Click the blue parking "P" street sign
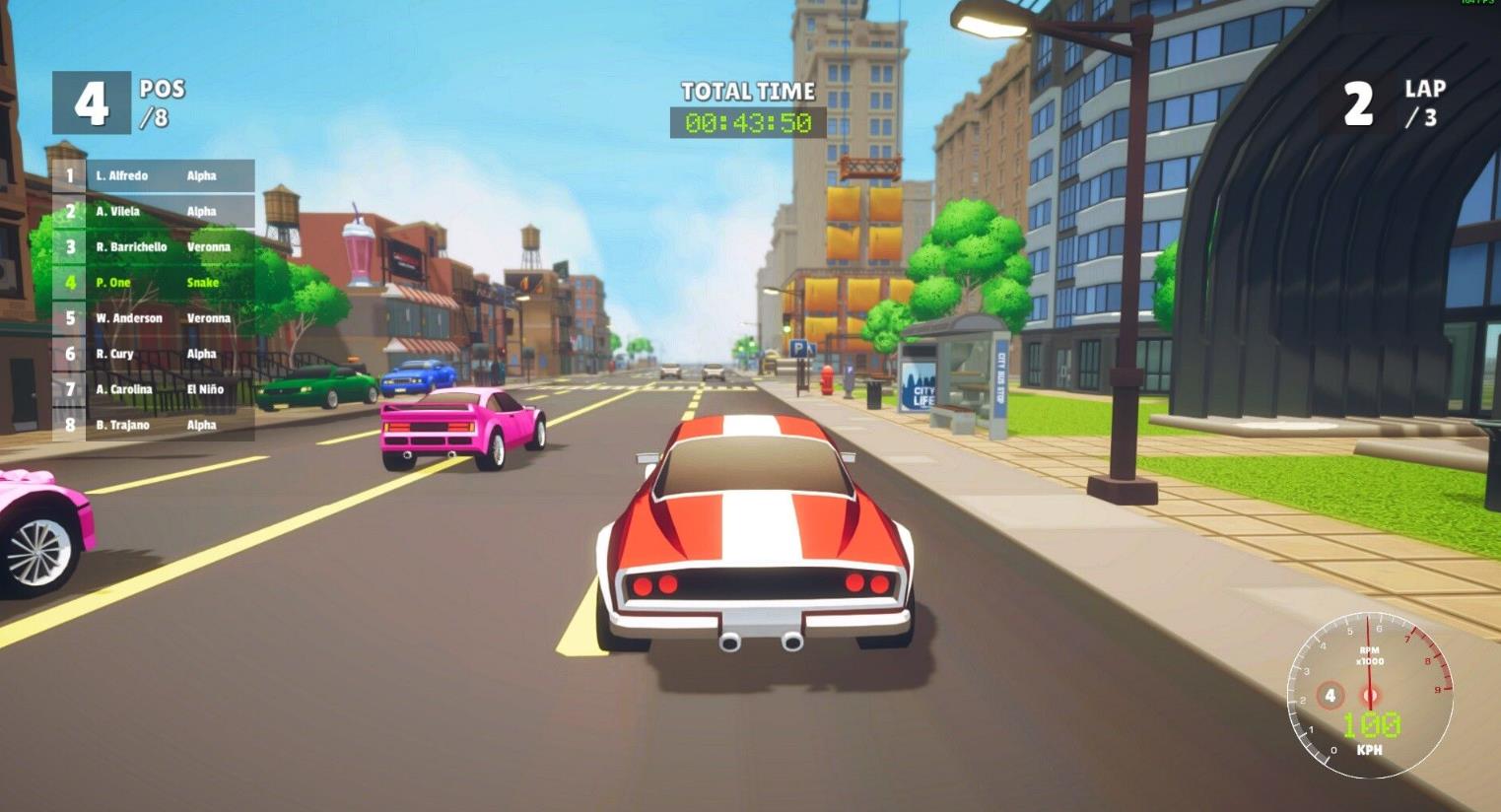The image size is (1501, 812). point(800,347)
